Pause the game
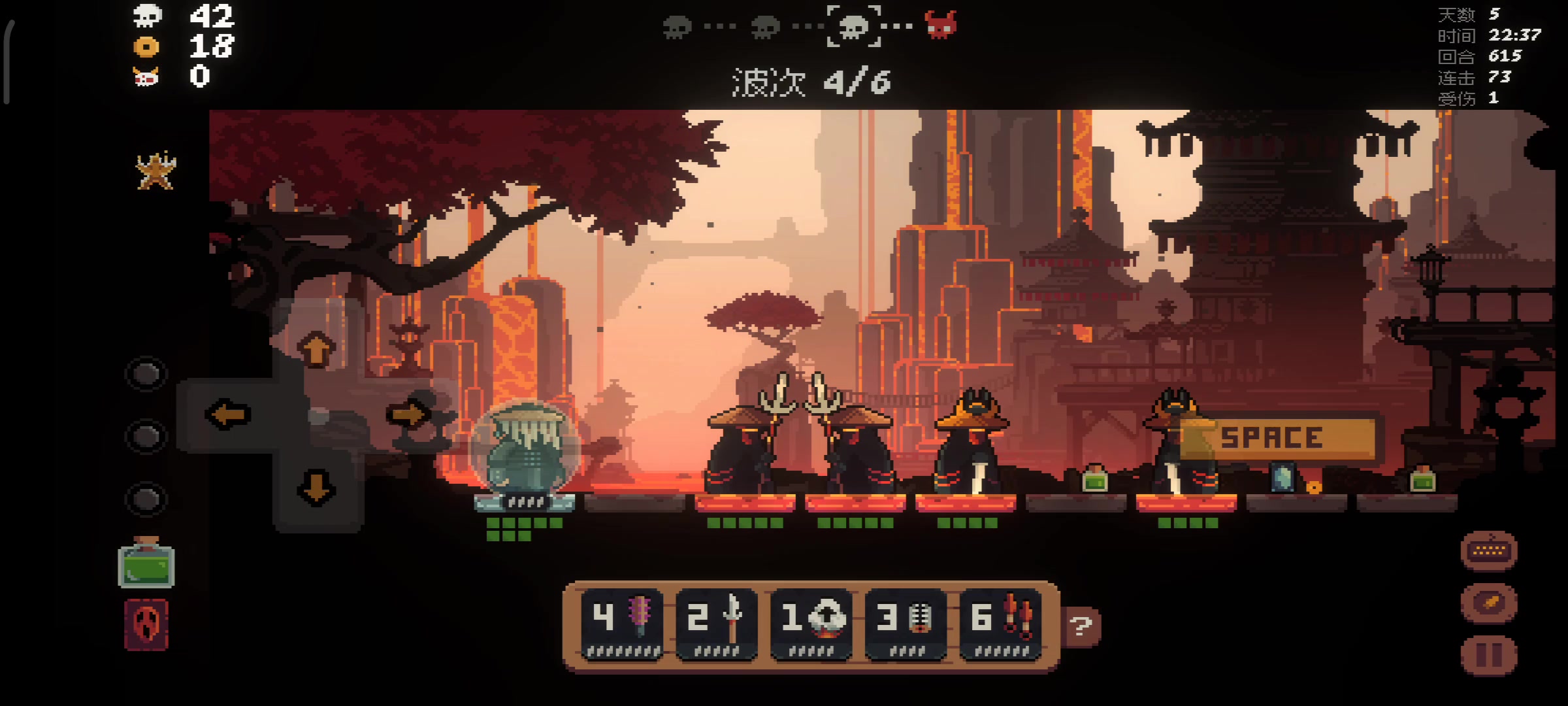Image resolution: width=1568 pixels, height=706 pixels. tap(1489, 656)
